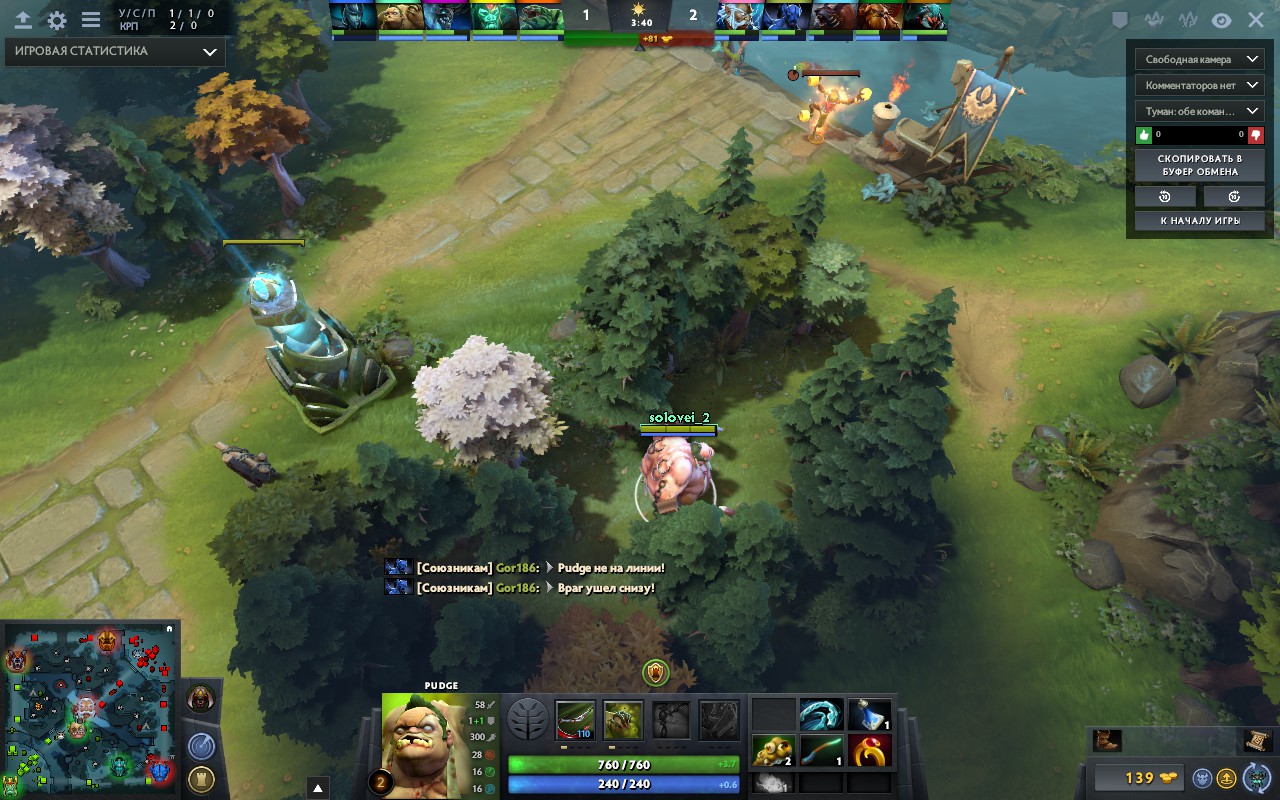Viewport: 1280px width, 800px height.
Task: Activate Pudge's Meat Hook ability
Action: click(x=575, y=720)
